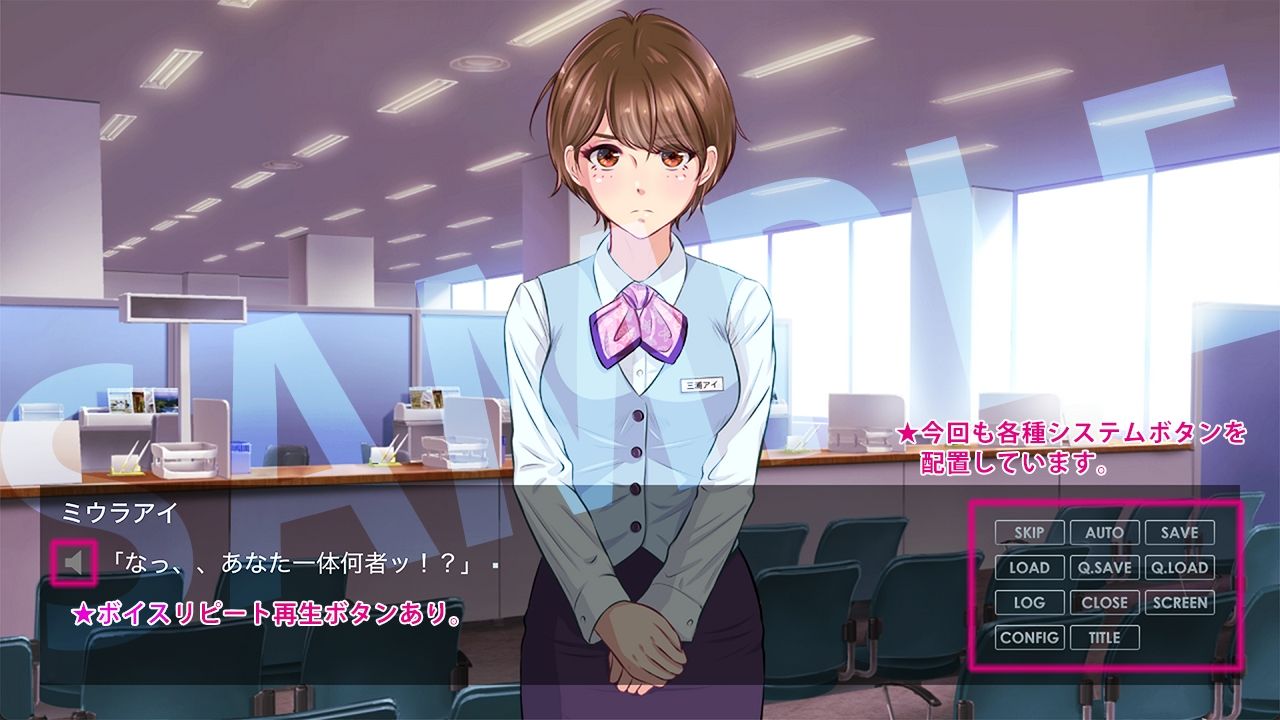Click the dialogue line to advance text

pyautogui.click(x=290, y=562)
